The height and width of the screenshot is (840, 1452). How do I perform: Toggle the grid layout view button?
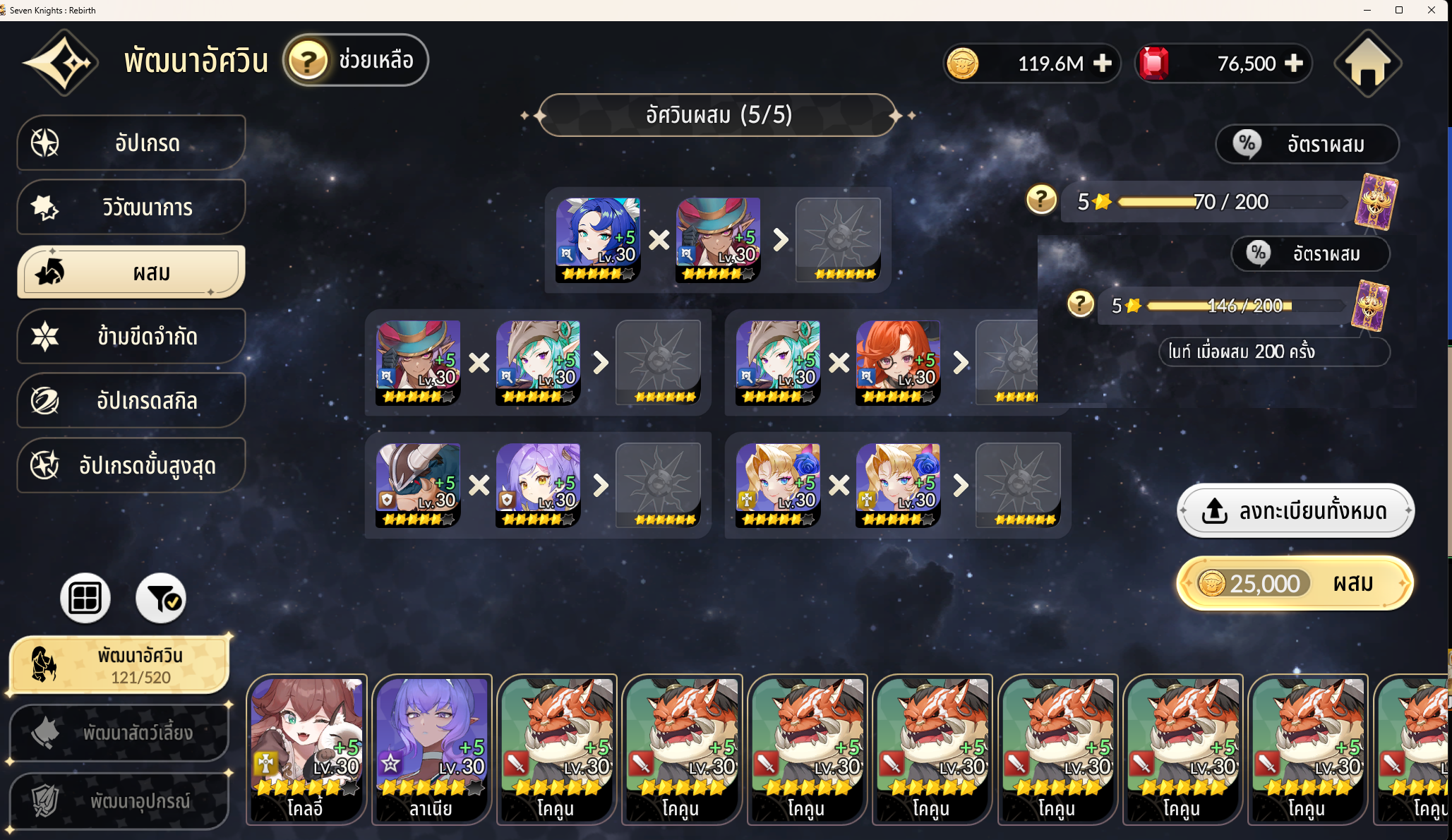[85, 598]
